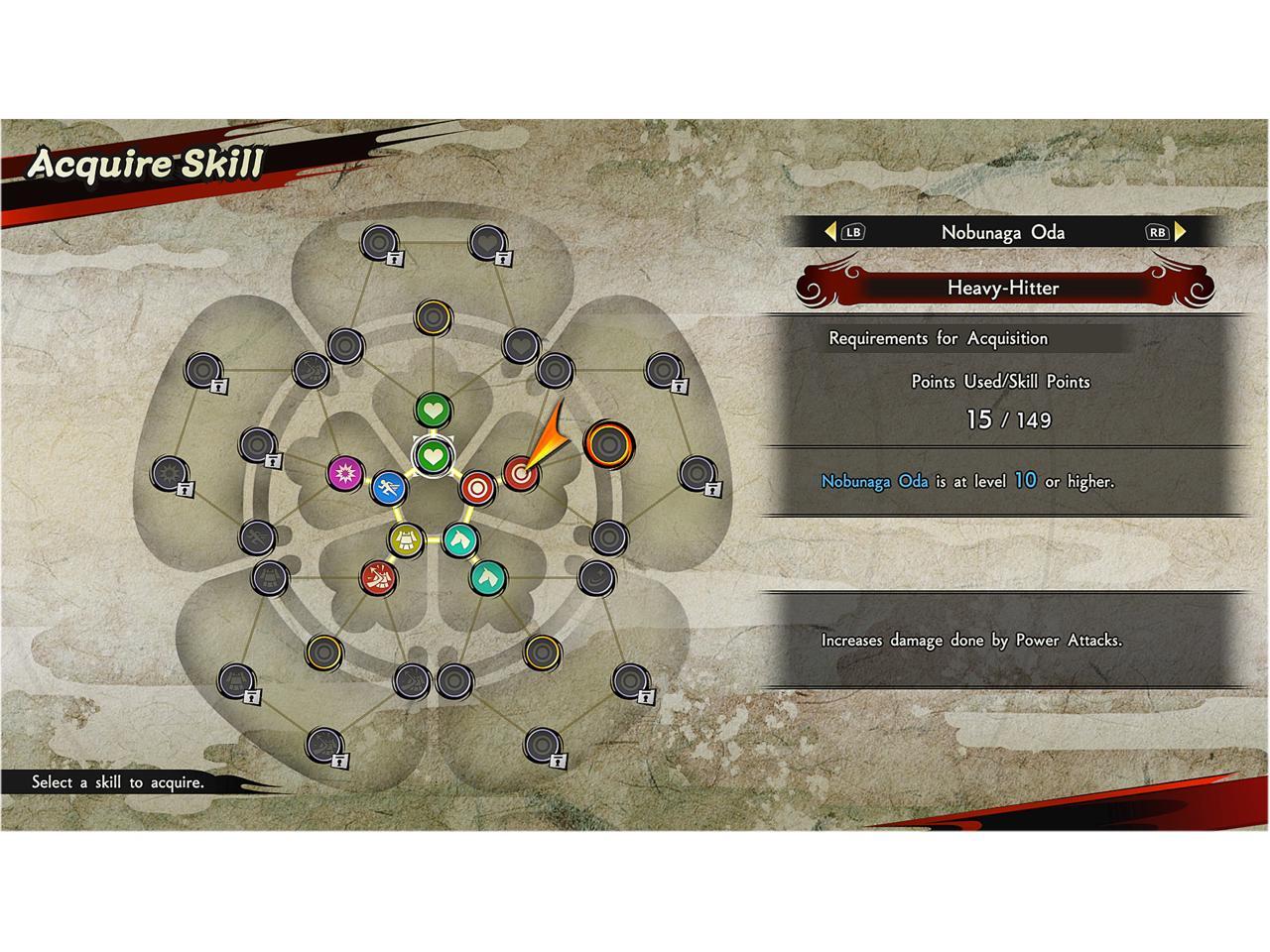Choose the locked gray heart skill node
The width and height of the screenshot is (1270, 952).
pos(487,241)
